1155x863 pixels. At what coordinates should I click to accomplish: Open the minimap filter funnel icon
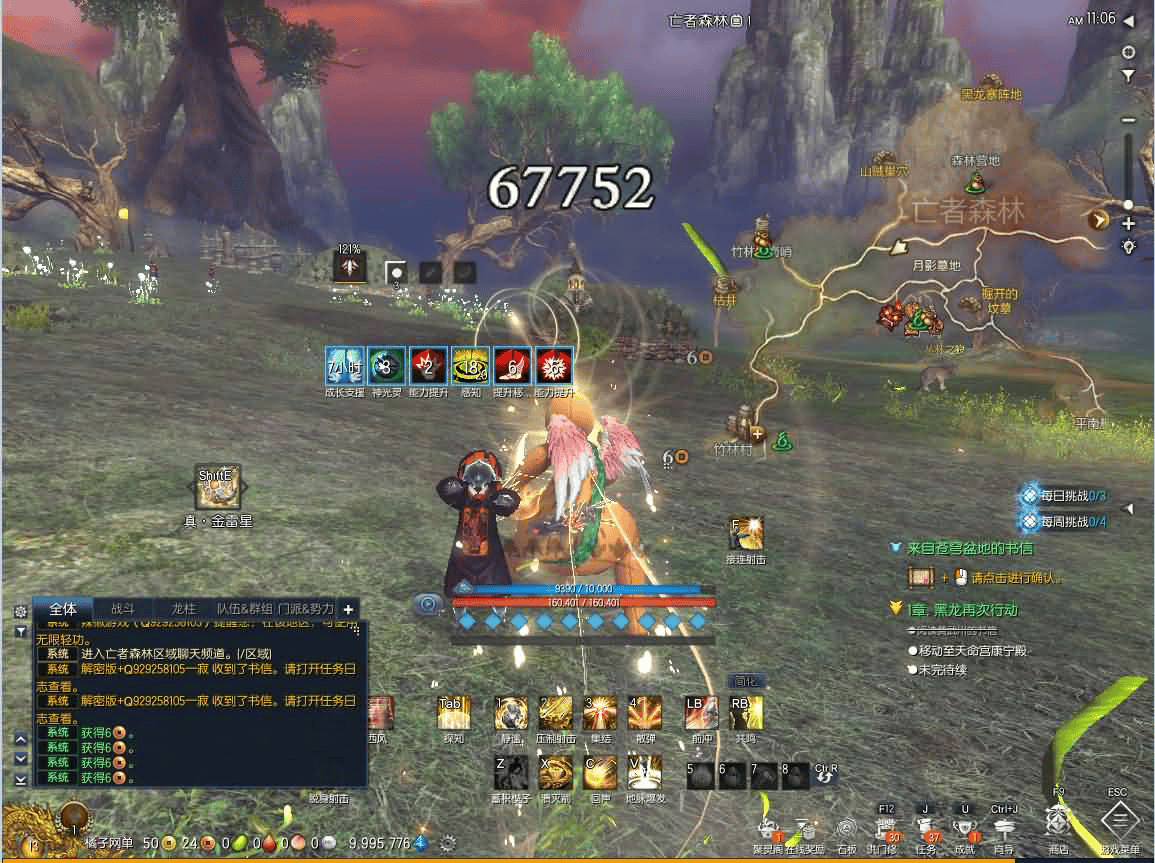click(1129, 75)
